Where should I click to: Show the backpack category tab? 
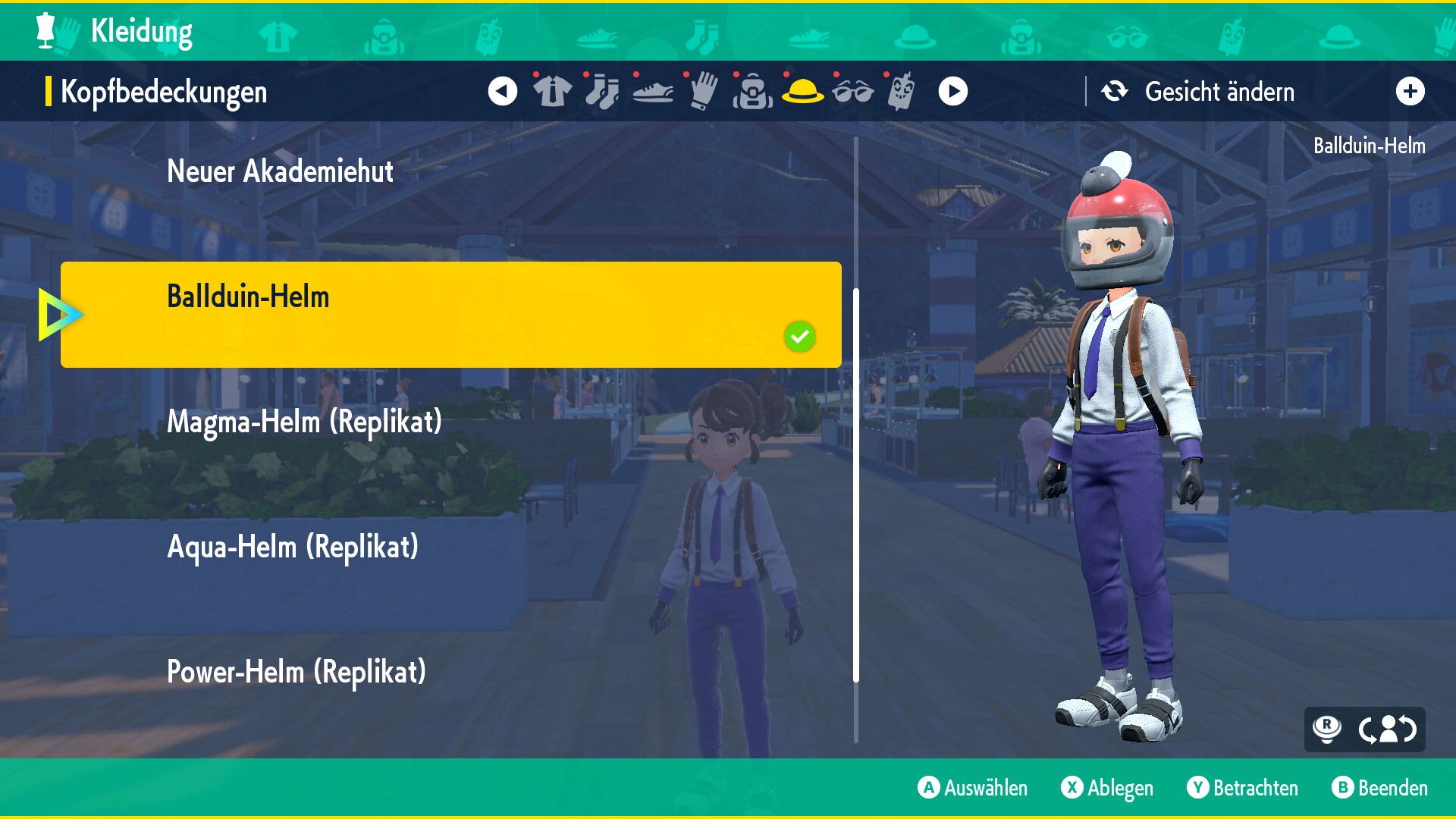tap(752, 92)
